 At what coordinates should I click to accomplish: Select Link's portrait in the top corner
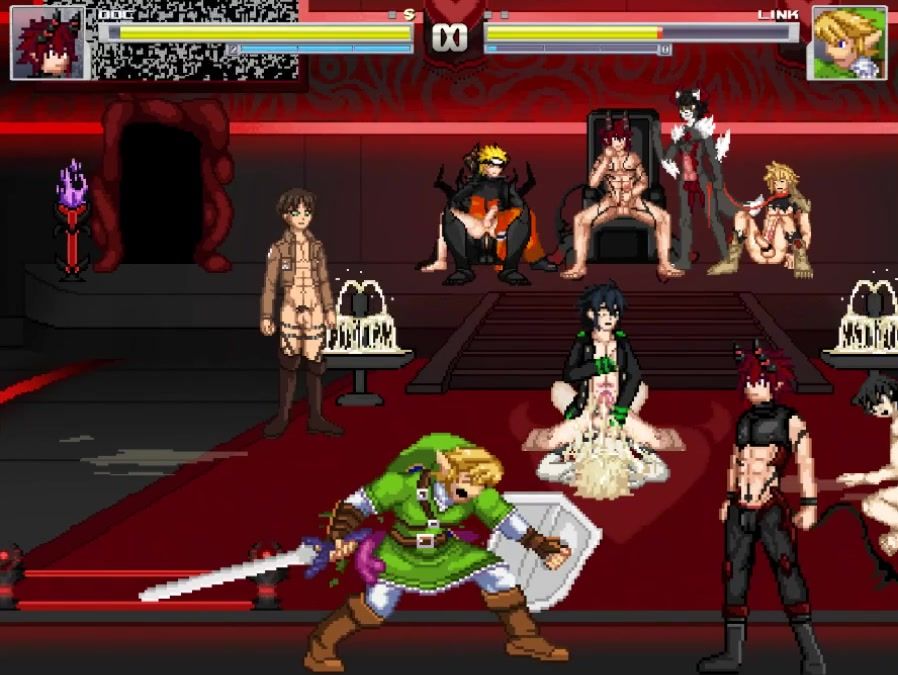[x=848, y=43]
